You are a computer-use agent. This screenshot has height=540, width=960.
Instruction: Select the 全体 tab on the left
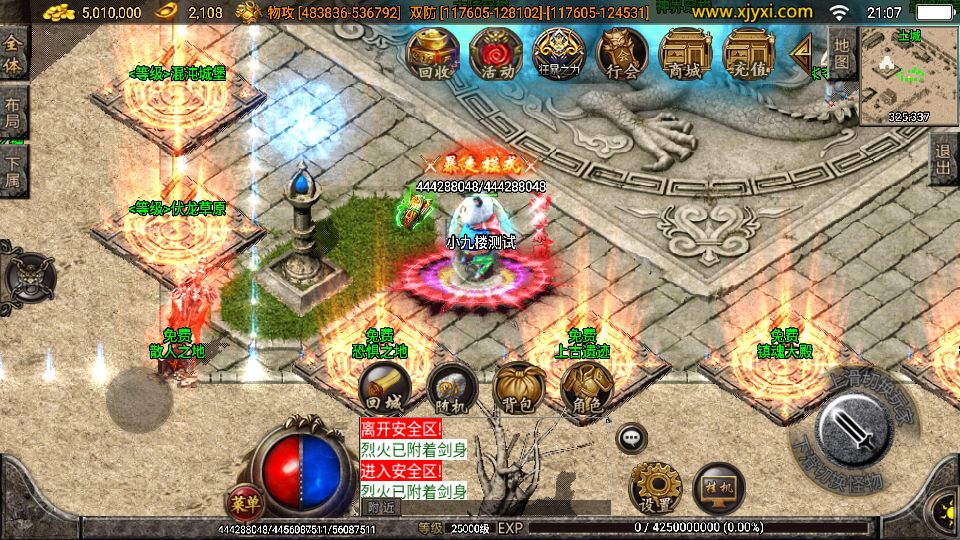[13, 55]
